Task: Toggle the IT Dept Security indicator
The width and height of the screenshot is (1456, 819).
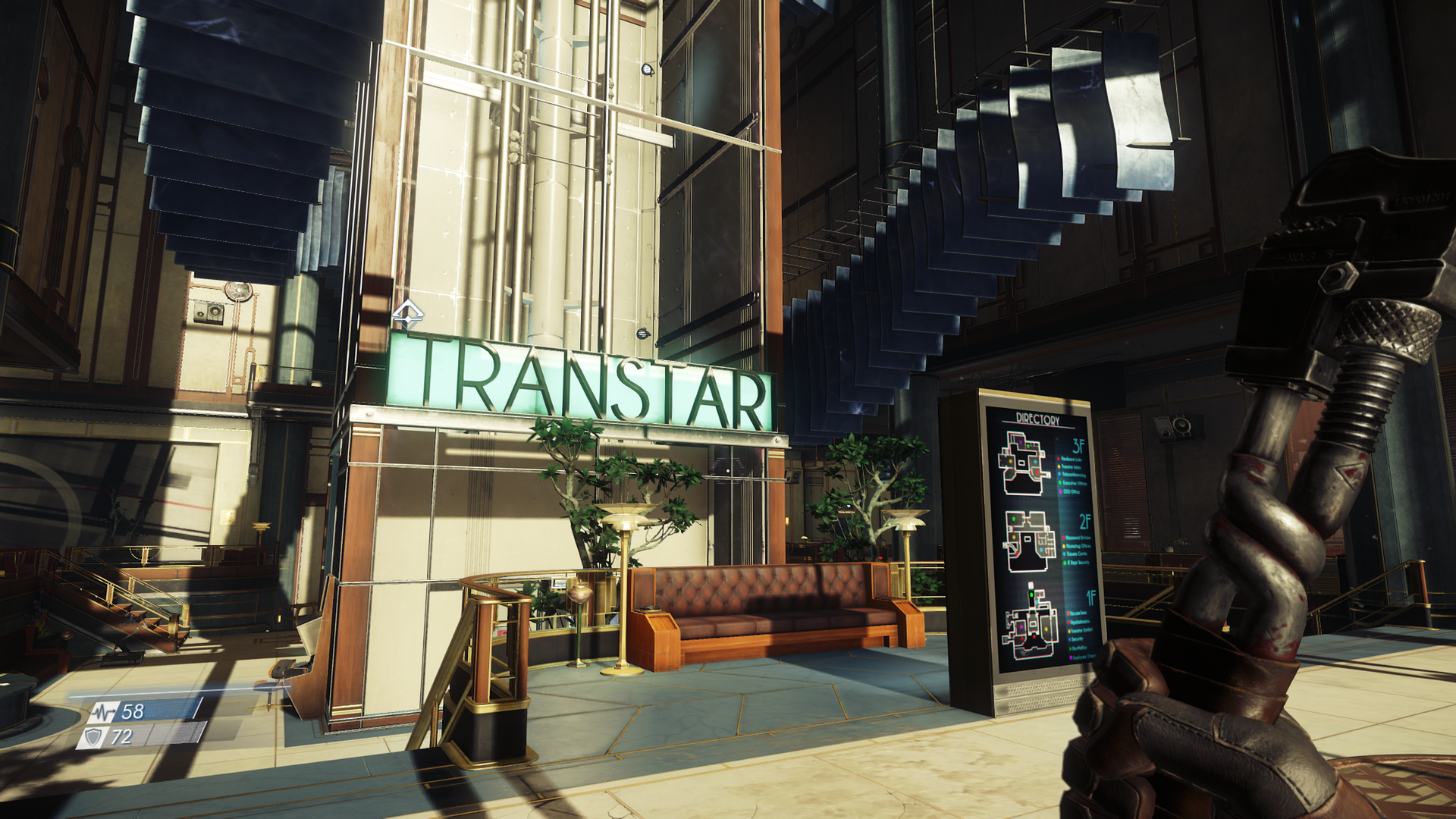Action: (x=1064, y=563)
